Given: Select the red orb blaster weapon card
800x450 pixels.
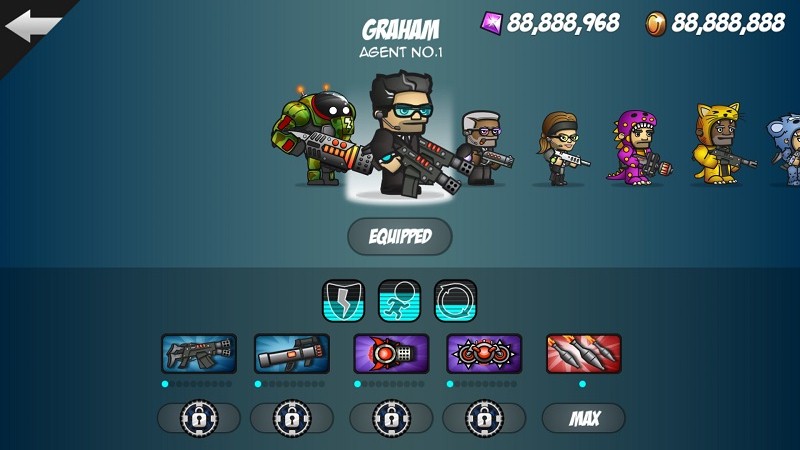Looking at the screenshot, I should tap(391, 353).
